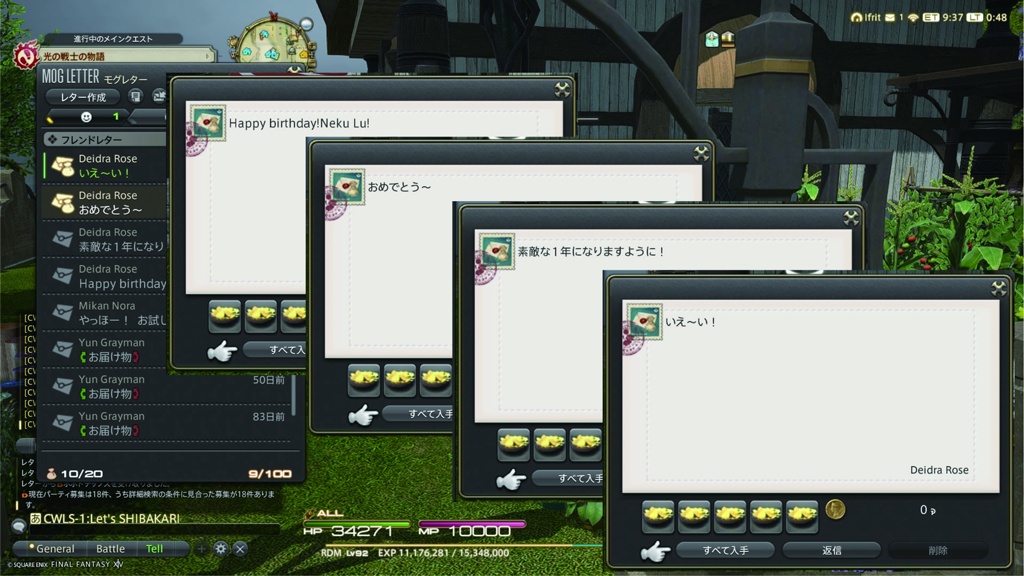Close the おめでとう〜 letter window

point(701,153)
